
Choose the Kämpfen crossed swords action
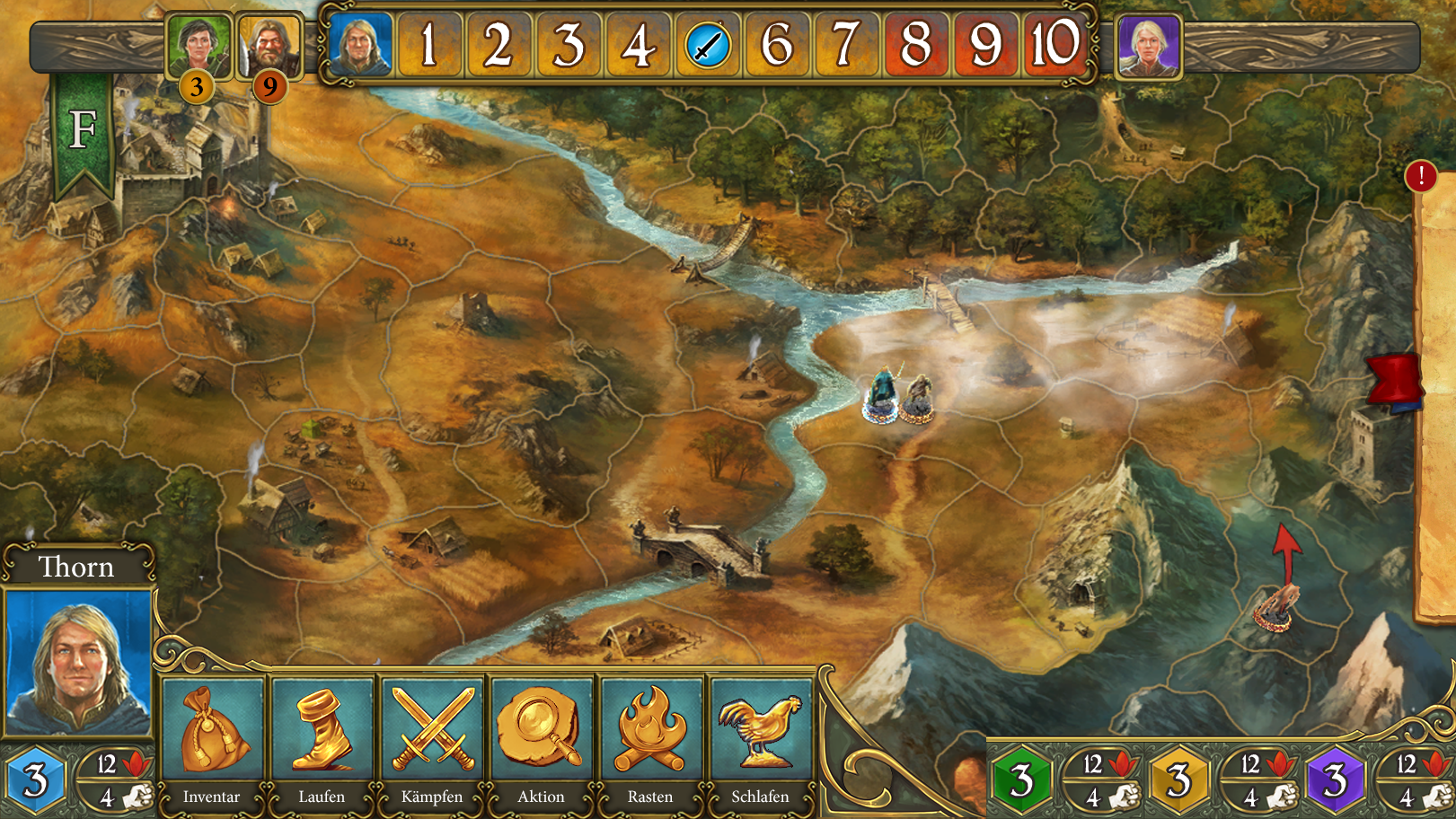[432, 737]
